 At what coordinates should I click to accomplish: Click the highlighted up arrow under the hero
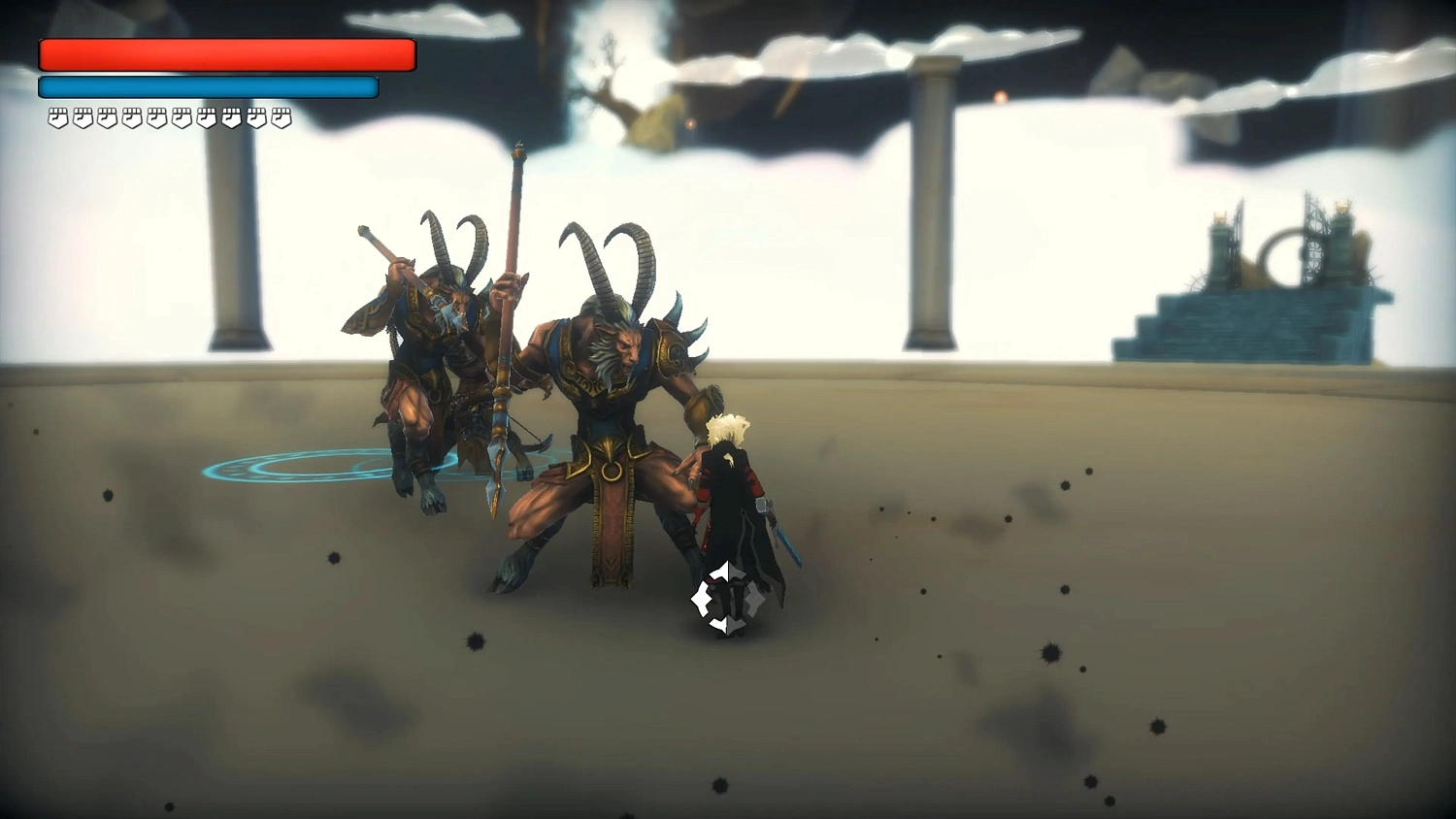(x=728, y=573)
